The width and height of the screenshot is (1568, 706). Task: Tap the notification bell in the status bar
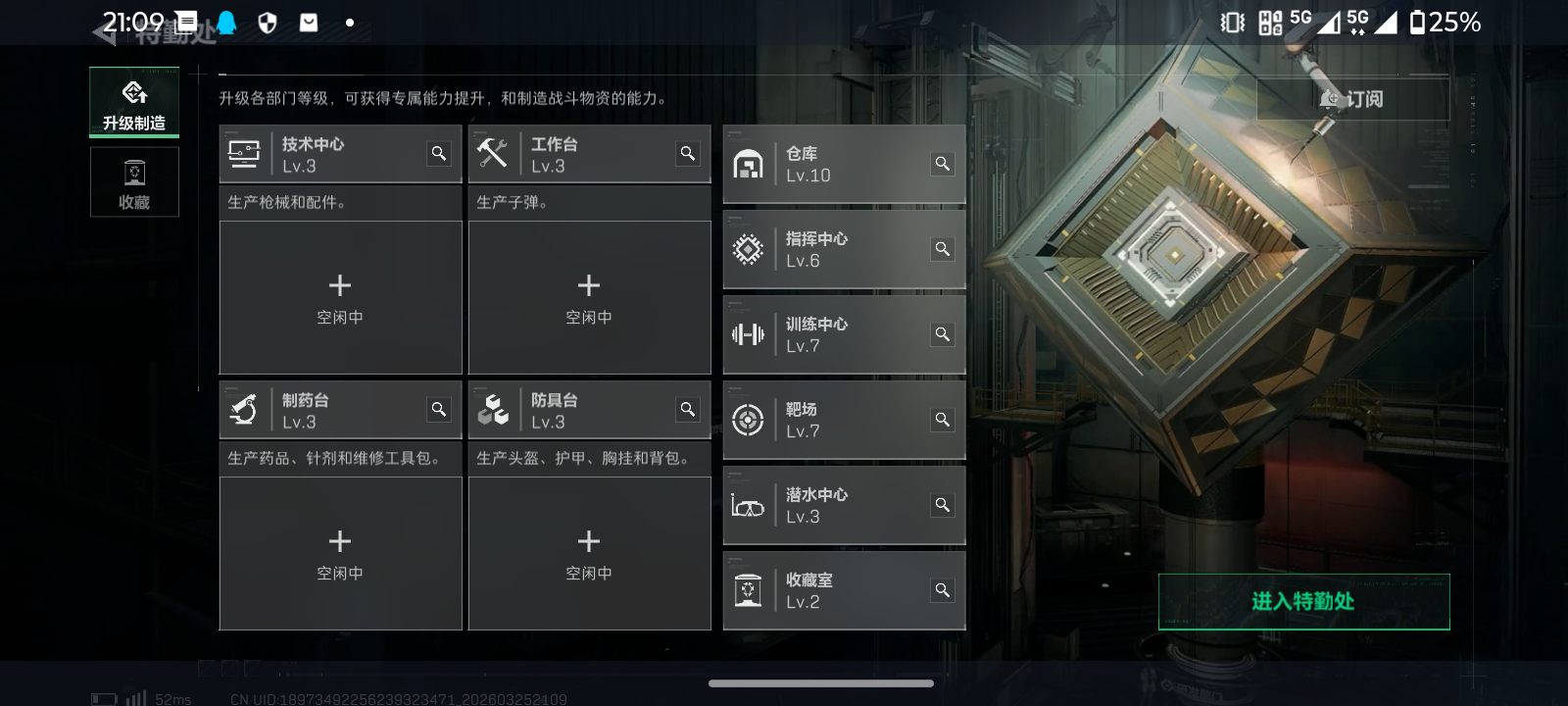point(227,21)
